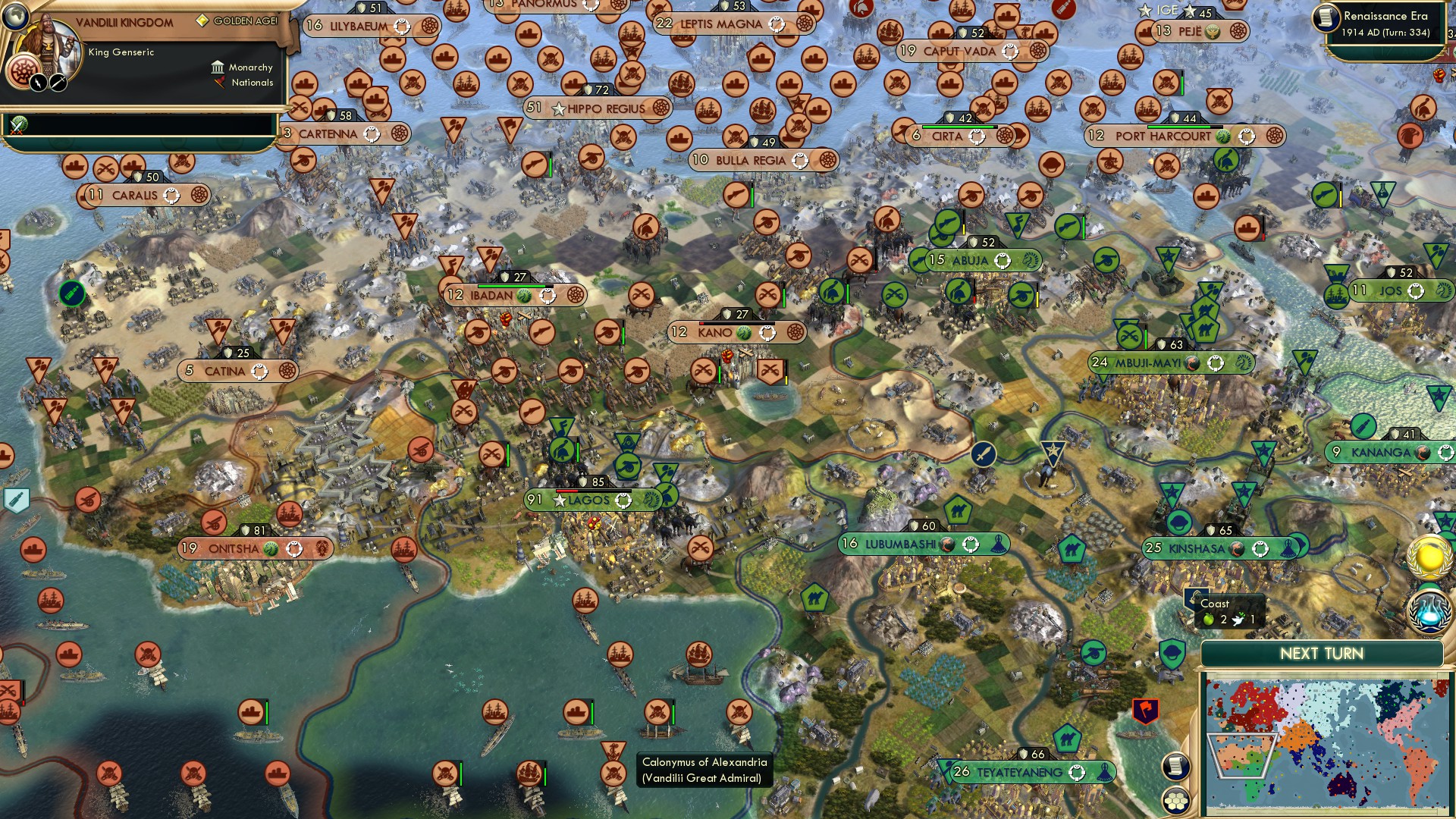
Task: Toggle strategic view with the hexagon button
Action: (x=1176, y=801)
